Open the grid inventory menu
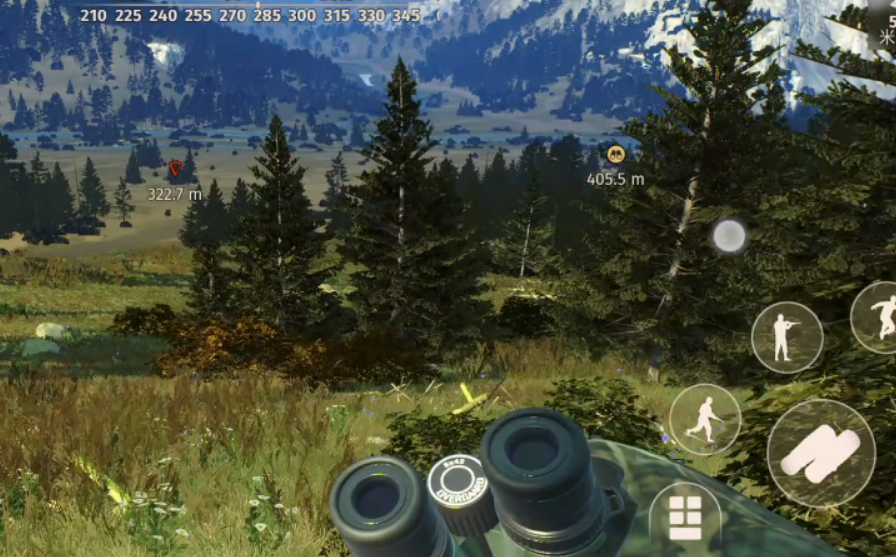The image size is (896, 557). point(685,517)
